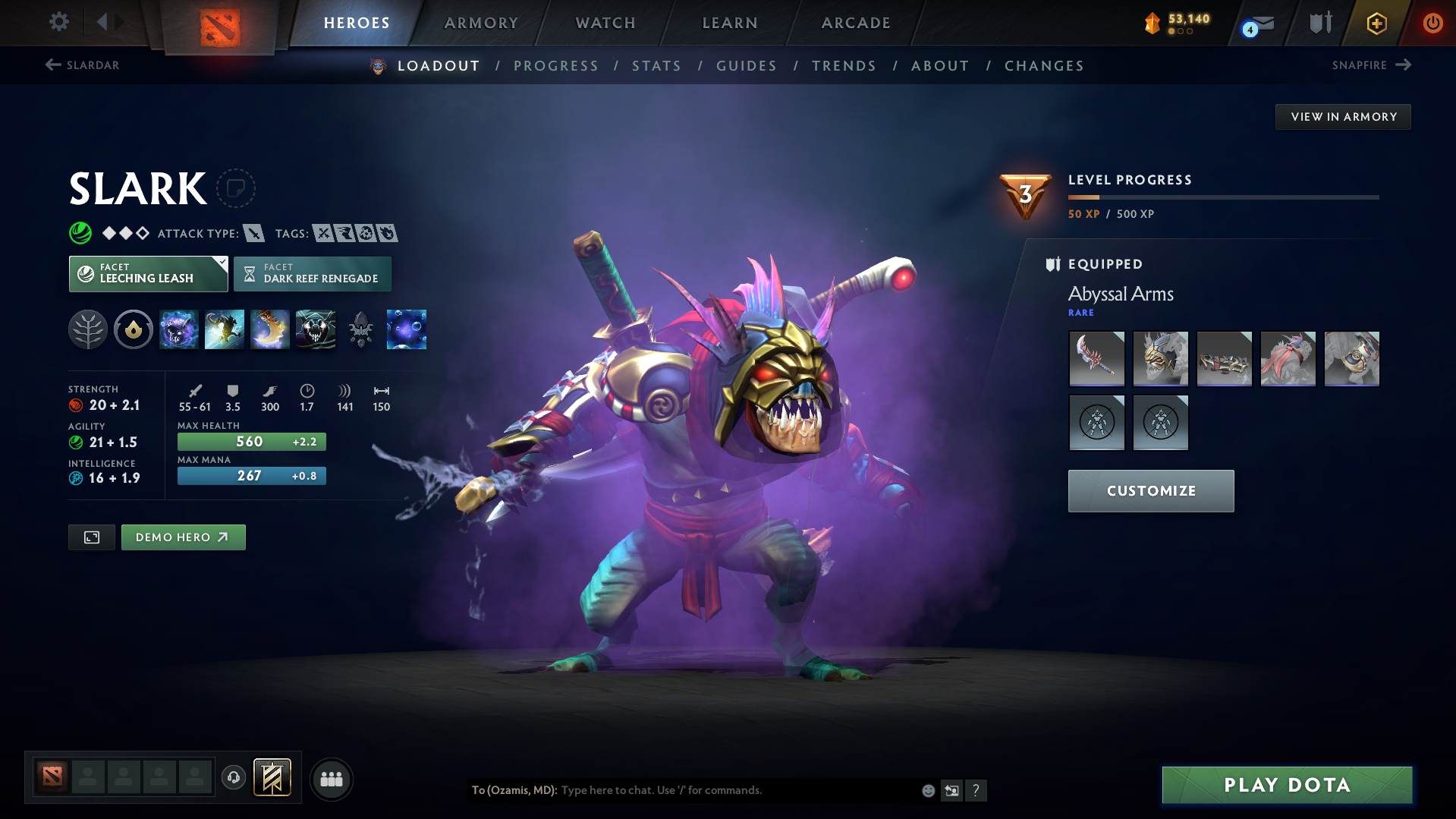Select the Abyssal Arms weapon thumbnail
This screenshot has height=819, width=1456.
pyautogui.click(x=1096, y=358)
